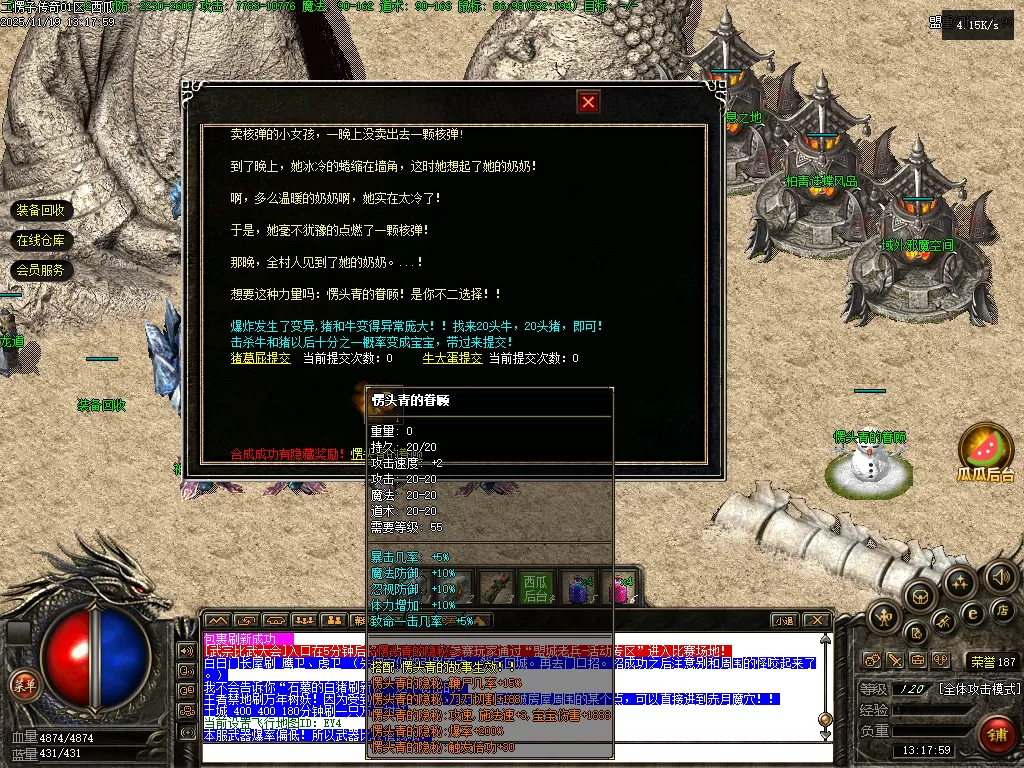
Task: Open the skills three-star icon
Action: pos(959,581)
